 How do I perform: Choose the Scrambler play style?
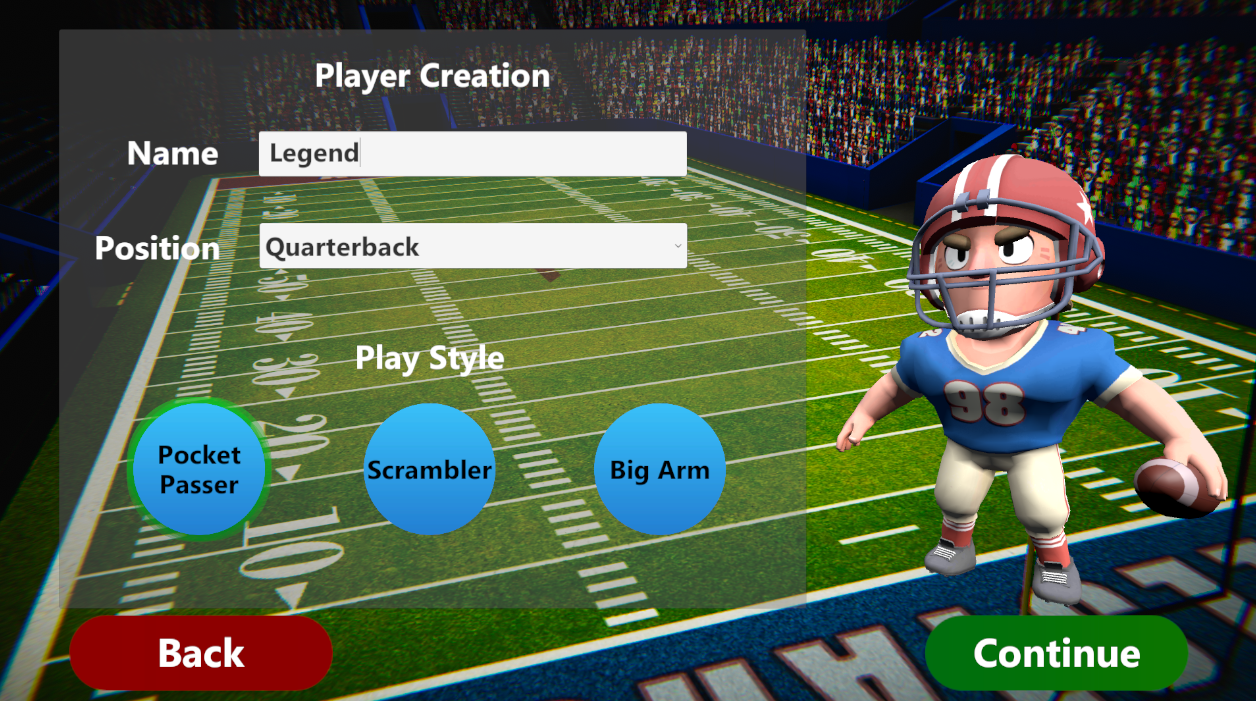point(429,469)
